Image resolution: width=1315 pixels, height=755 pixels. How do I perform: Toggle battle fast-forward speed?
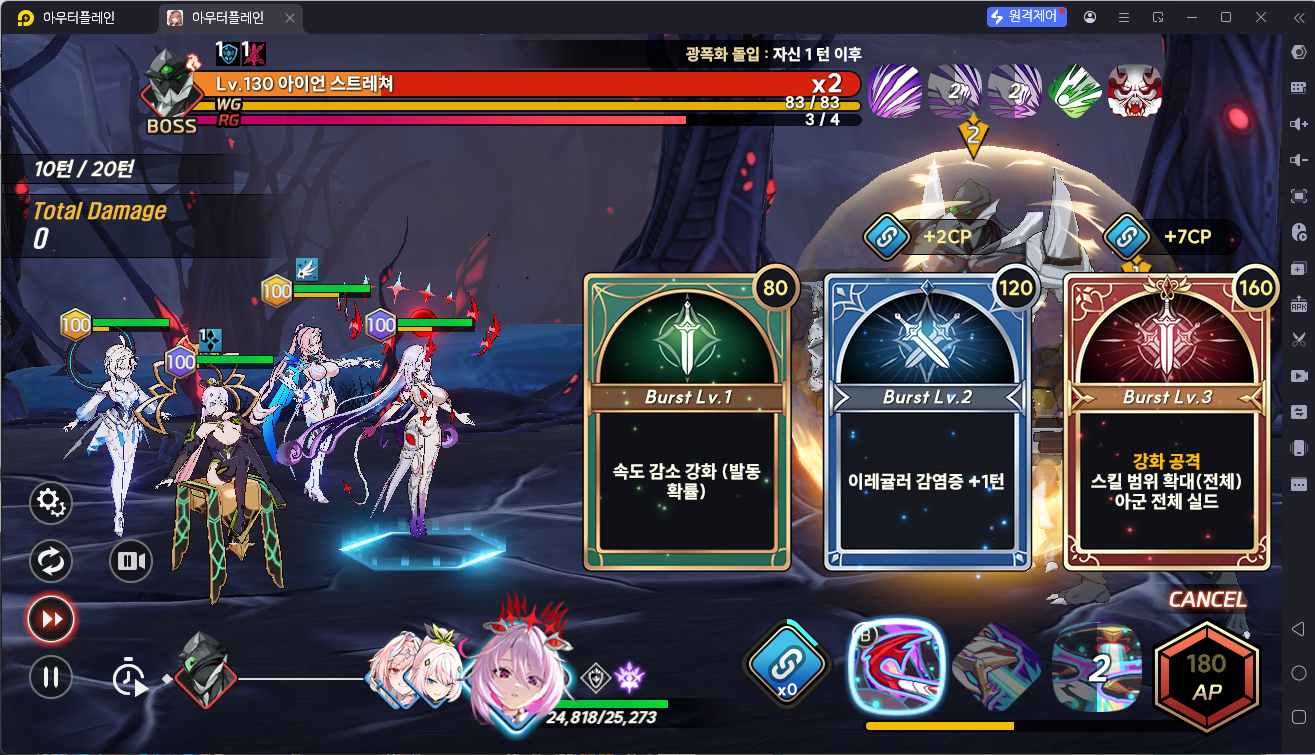[50, 619]
